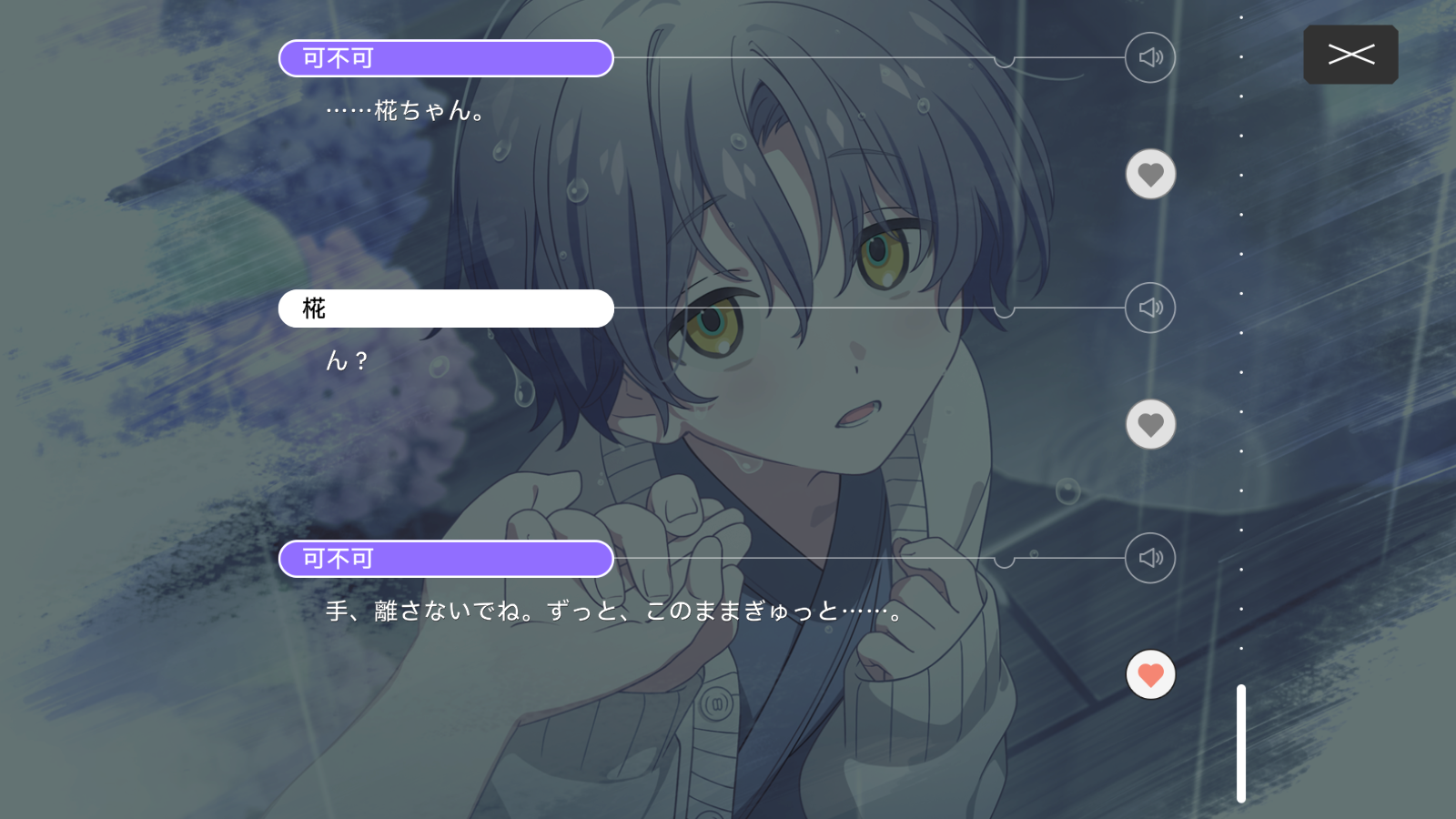This screenshot has width=1456, height=819.
Task: Replay voice for 可不可's "椛ちゃん" line
Action: click(x=1150, y=57)
